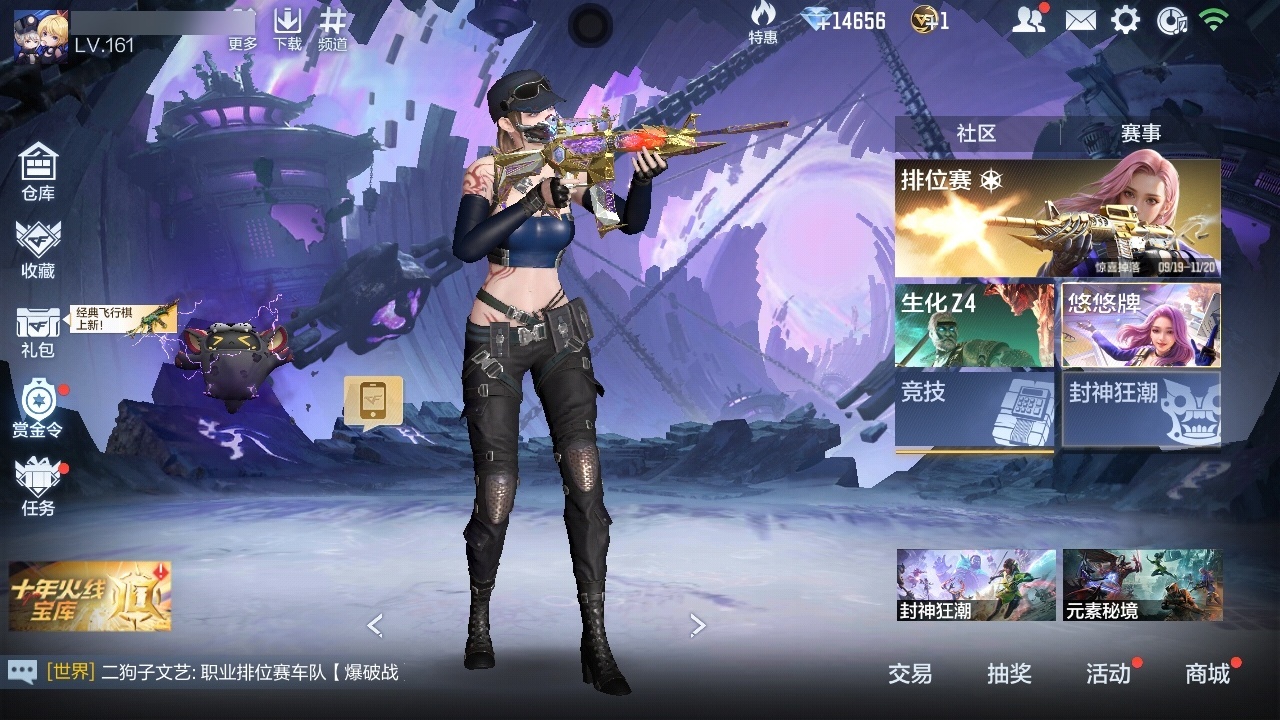Open the friends list icon
Viewport: 1280px width, 720px height.
coord(1028,20)
